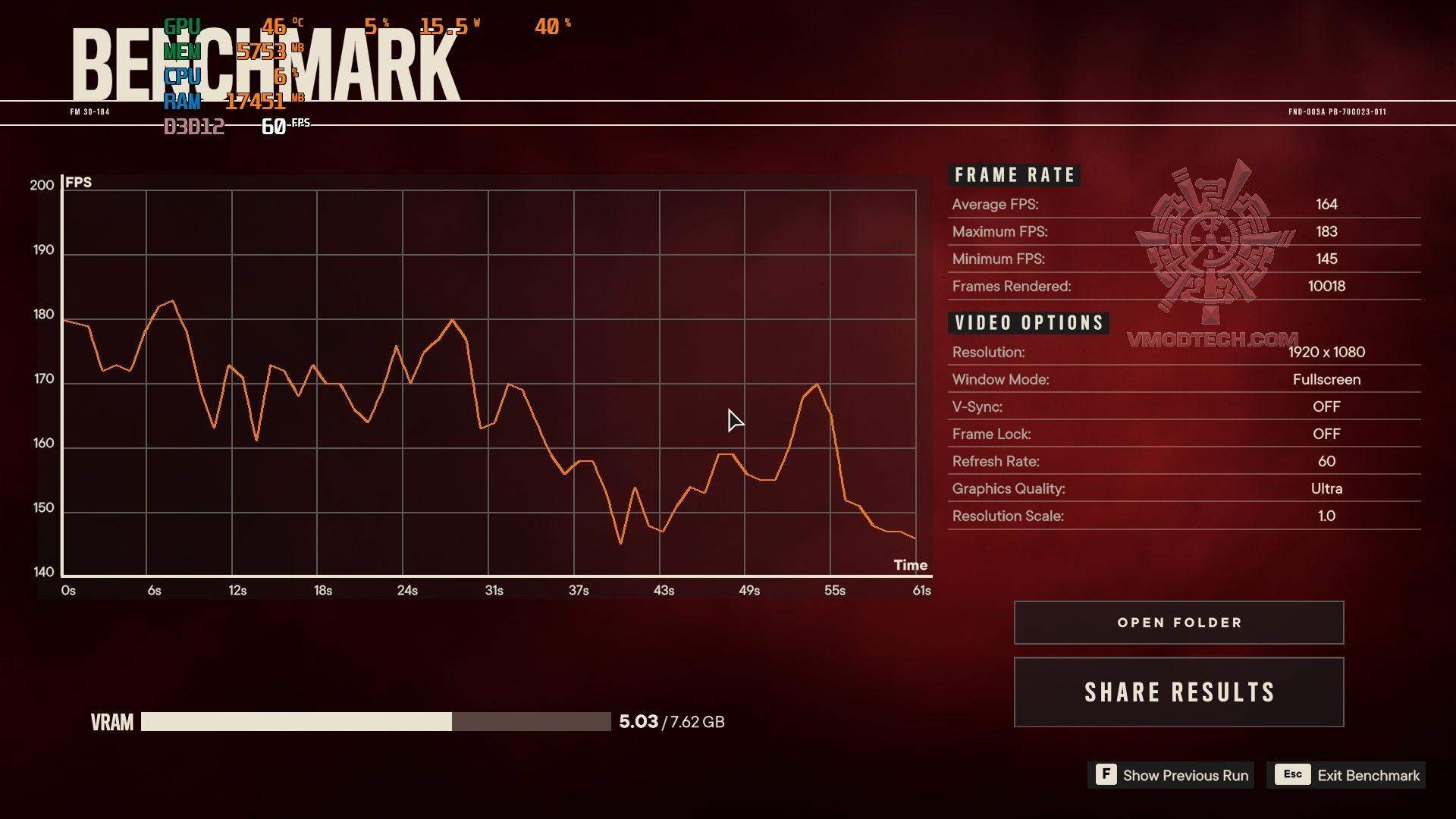Click the Open Folder button
The height and width of the screenshot is (819, 1456).
pos(1178,622)
